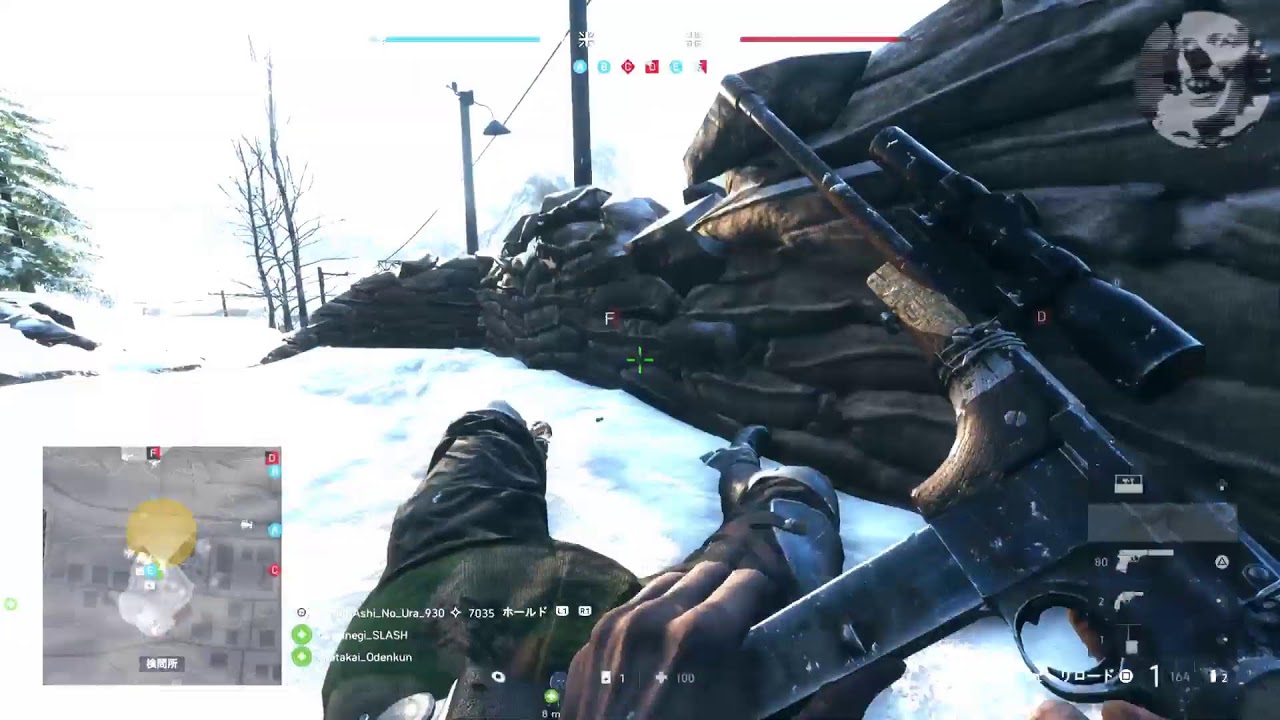Screen dimensions: 1280x720
Task: Select red objective C diamond in top bar
Action: [628, 67]
